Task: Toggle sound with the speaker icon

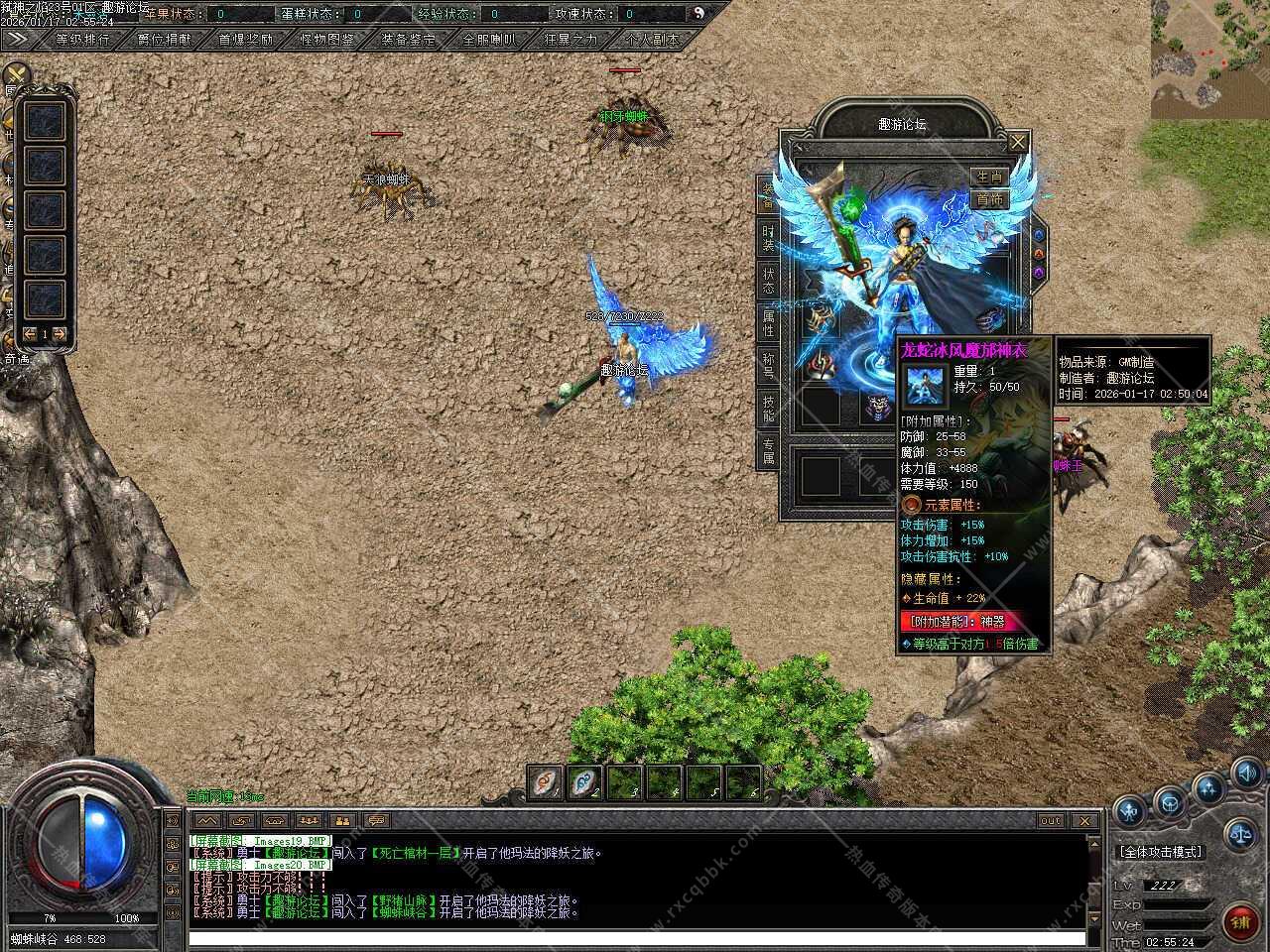Action: point(1246,773)
